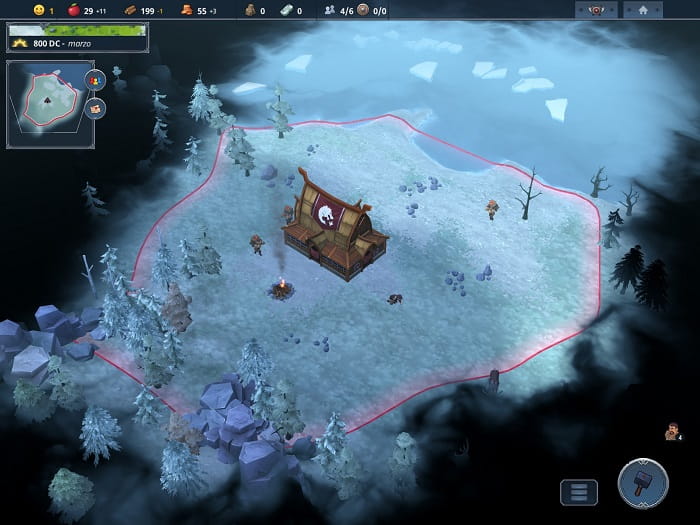Open the clan emblem button in top bar
700x525 pixels.
coord(595,10)
